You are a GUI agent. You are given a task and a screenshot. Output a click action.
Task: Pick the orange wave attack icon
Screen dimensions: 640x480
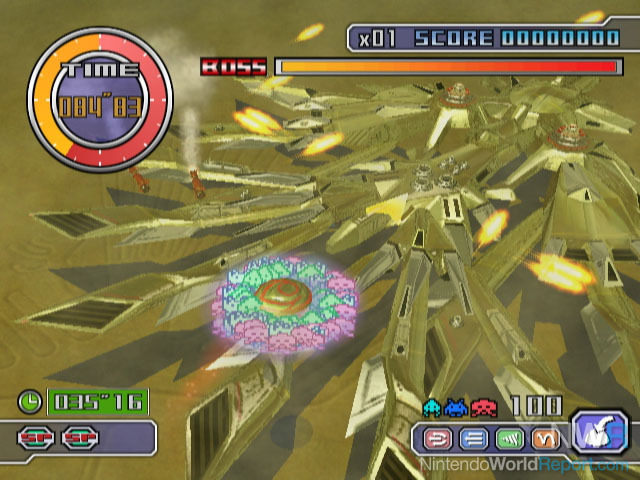[546, 437]
